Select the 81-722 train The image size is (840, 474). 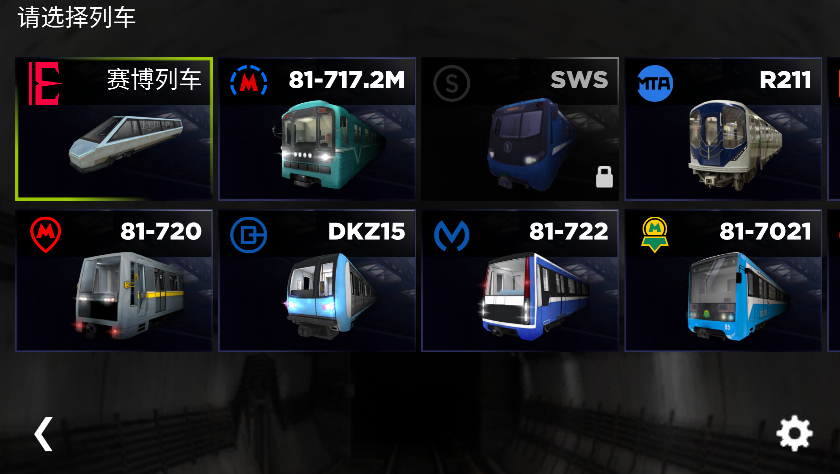520,281
